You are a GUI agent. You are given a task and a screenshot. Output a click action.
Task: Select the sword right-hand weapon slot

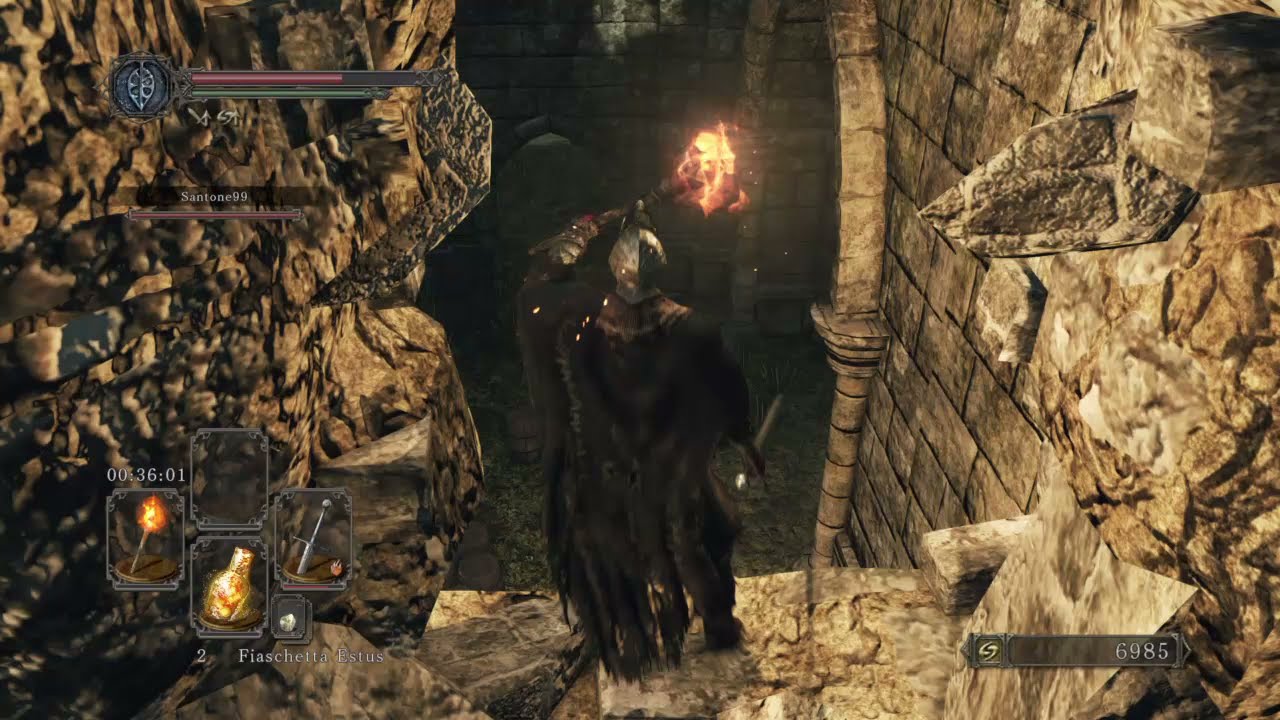click(x=313, y=538)
